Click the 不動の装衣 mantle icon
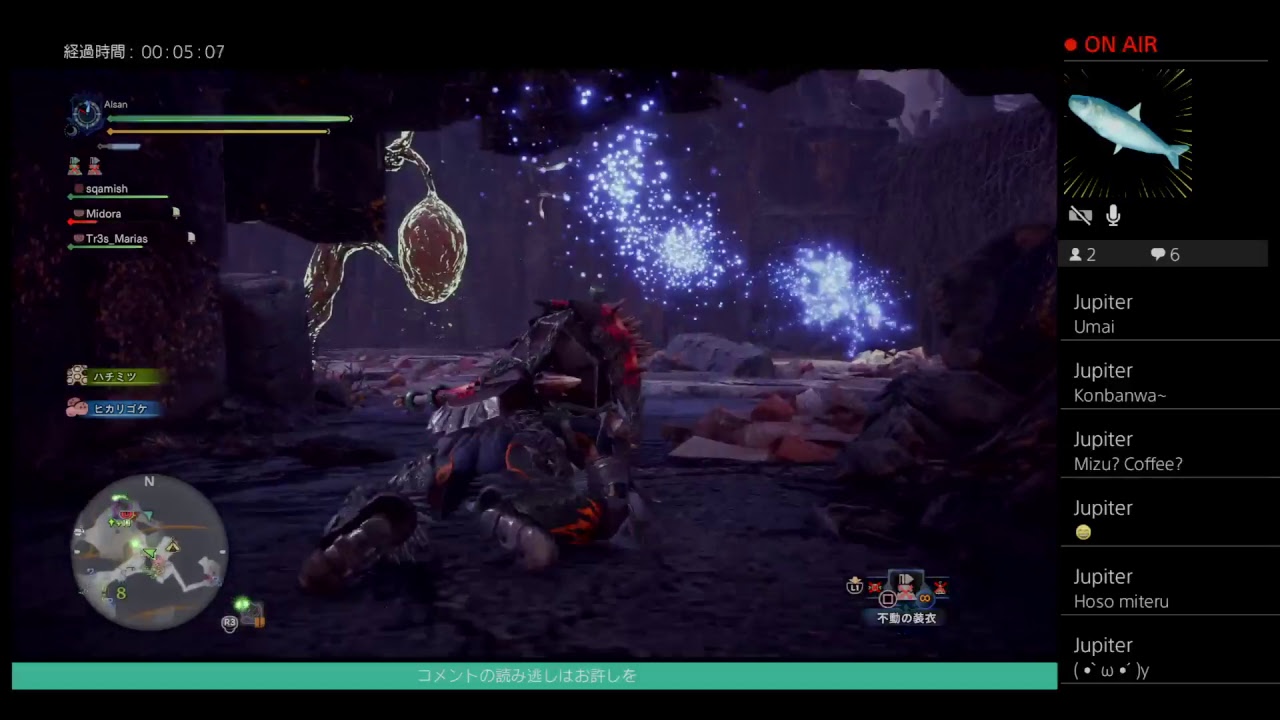Viewport: 1280px width, 720px height. click(x=905, y=585)
